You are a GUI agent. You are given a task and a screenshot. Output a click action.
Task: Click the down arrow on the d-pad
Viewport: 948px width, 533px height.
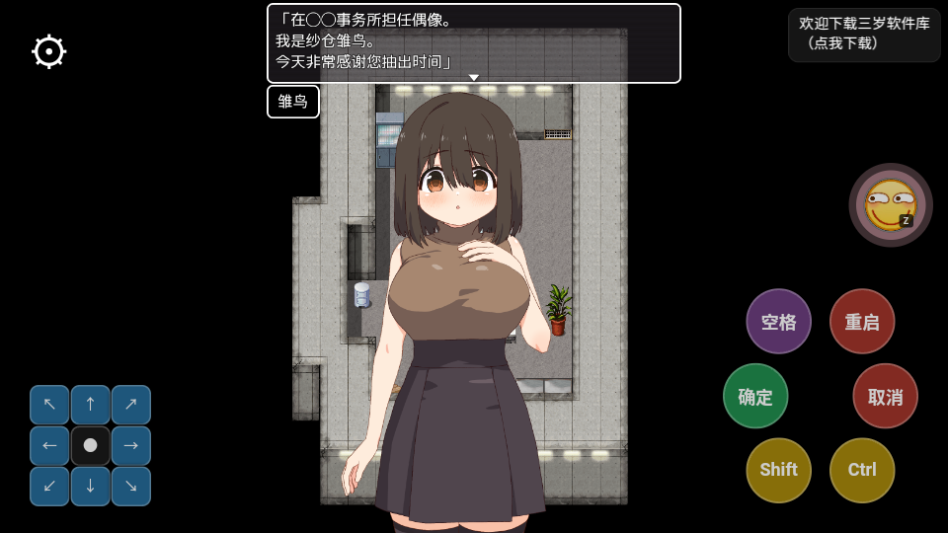90,486
